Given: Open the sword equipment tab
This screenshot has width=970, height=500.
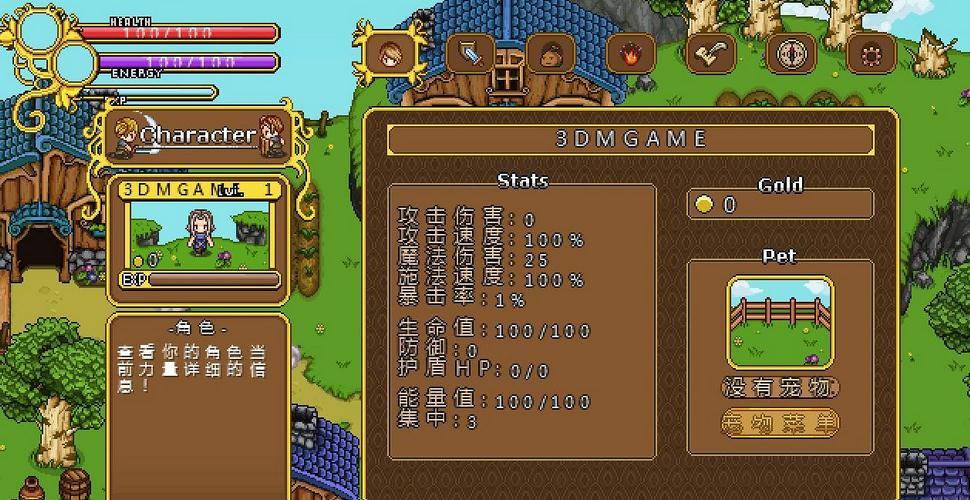Looking at the screenshot, I should pos(470,53).
